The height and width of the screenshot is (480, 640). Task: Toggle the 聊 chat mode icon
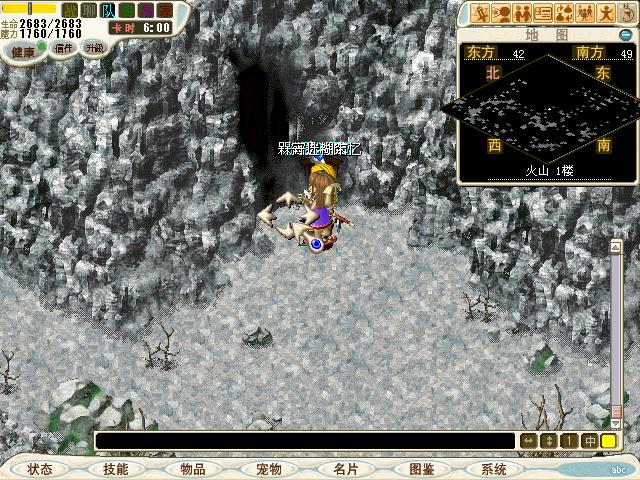[88, 10]
